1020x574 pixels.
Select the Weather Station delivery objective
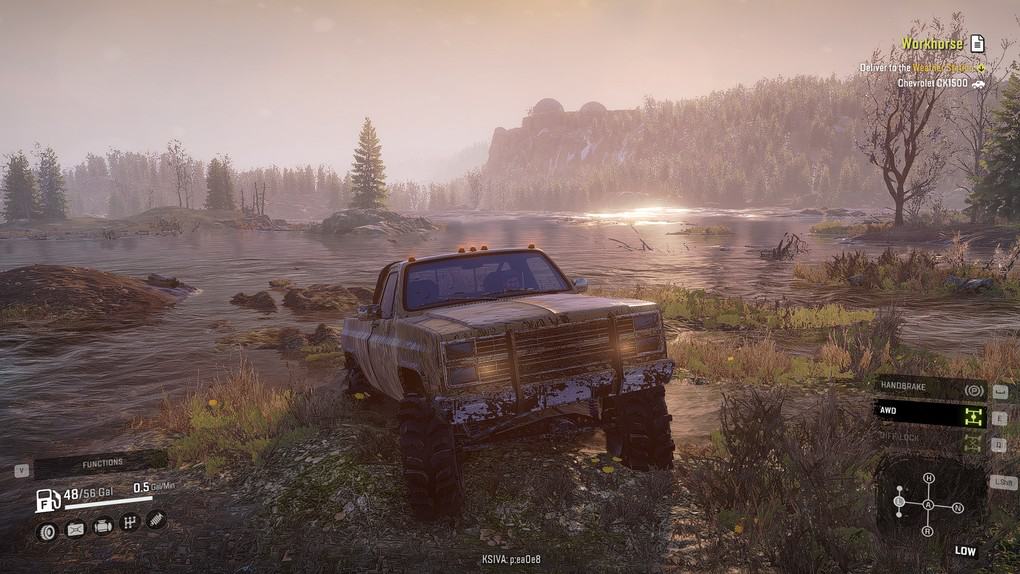(918, 68)
